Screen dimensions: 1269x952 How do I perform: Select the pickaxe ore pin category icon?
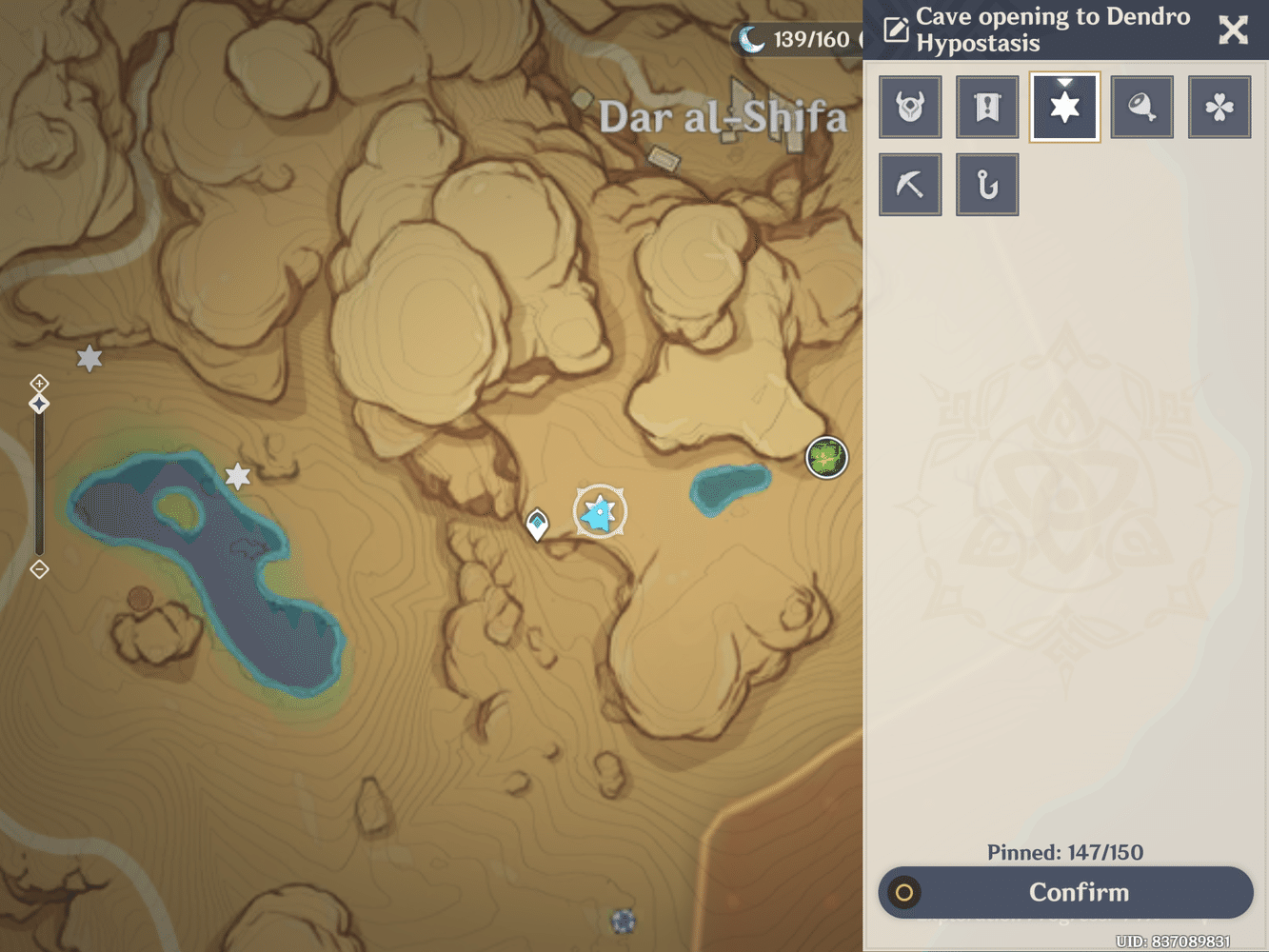point(910,184)
